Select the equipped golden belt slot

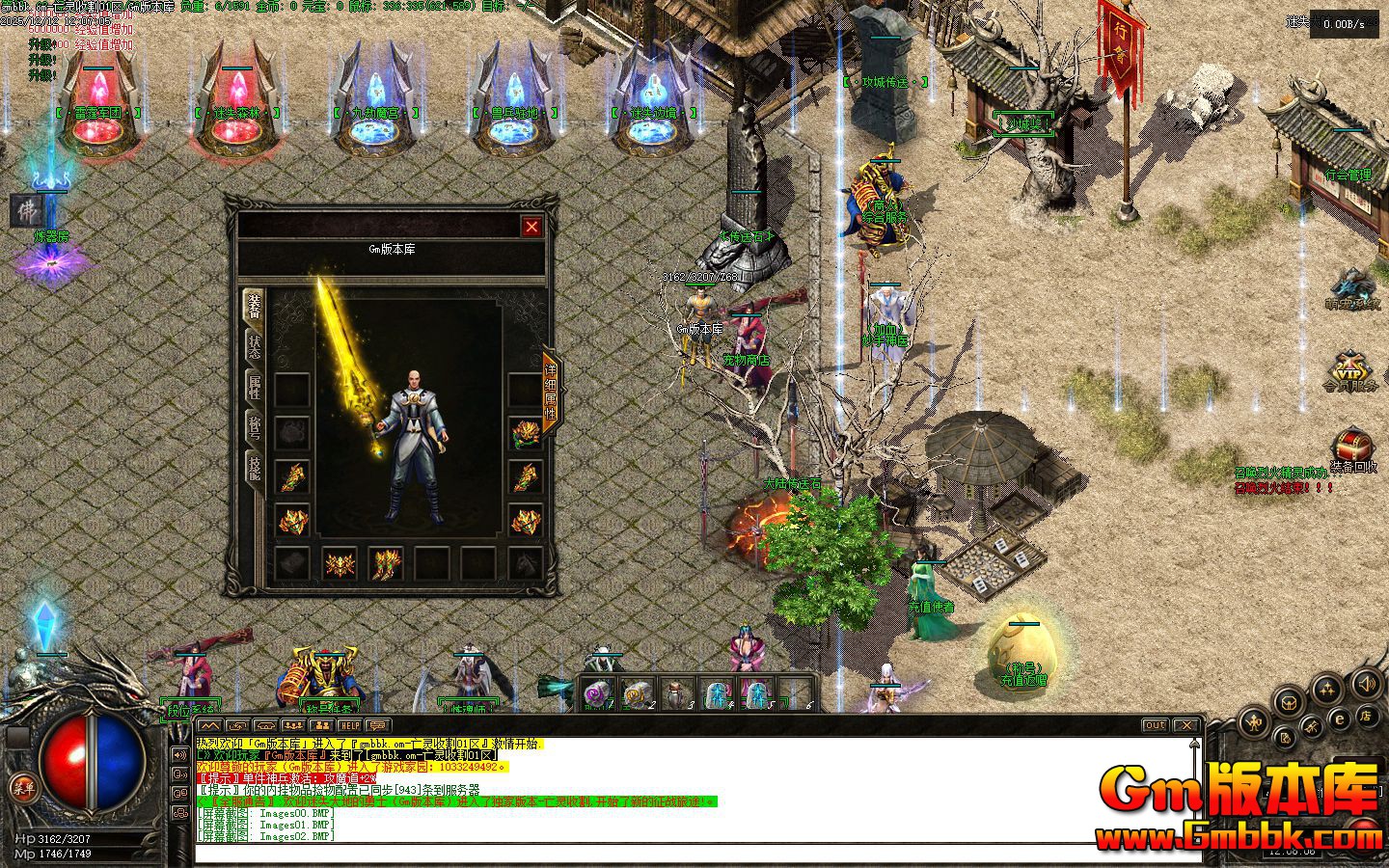pos(340,563)
